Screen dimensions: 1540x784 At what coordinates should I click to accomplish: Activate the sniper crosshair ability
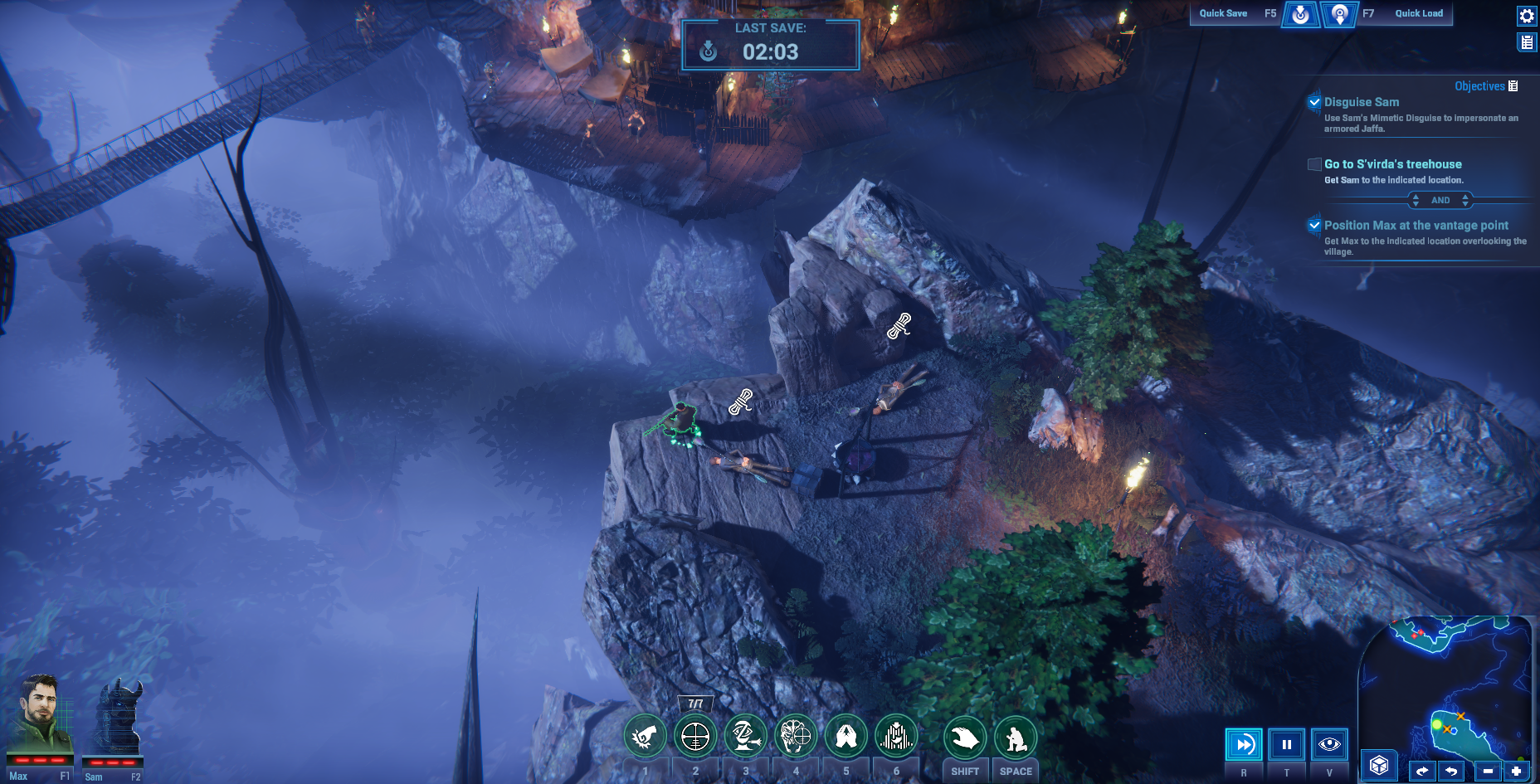695,736
